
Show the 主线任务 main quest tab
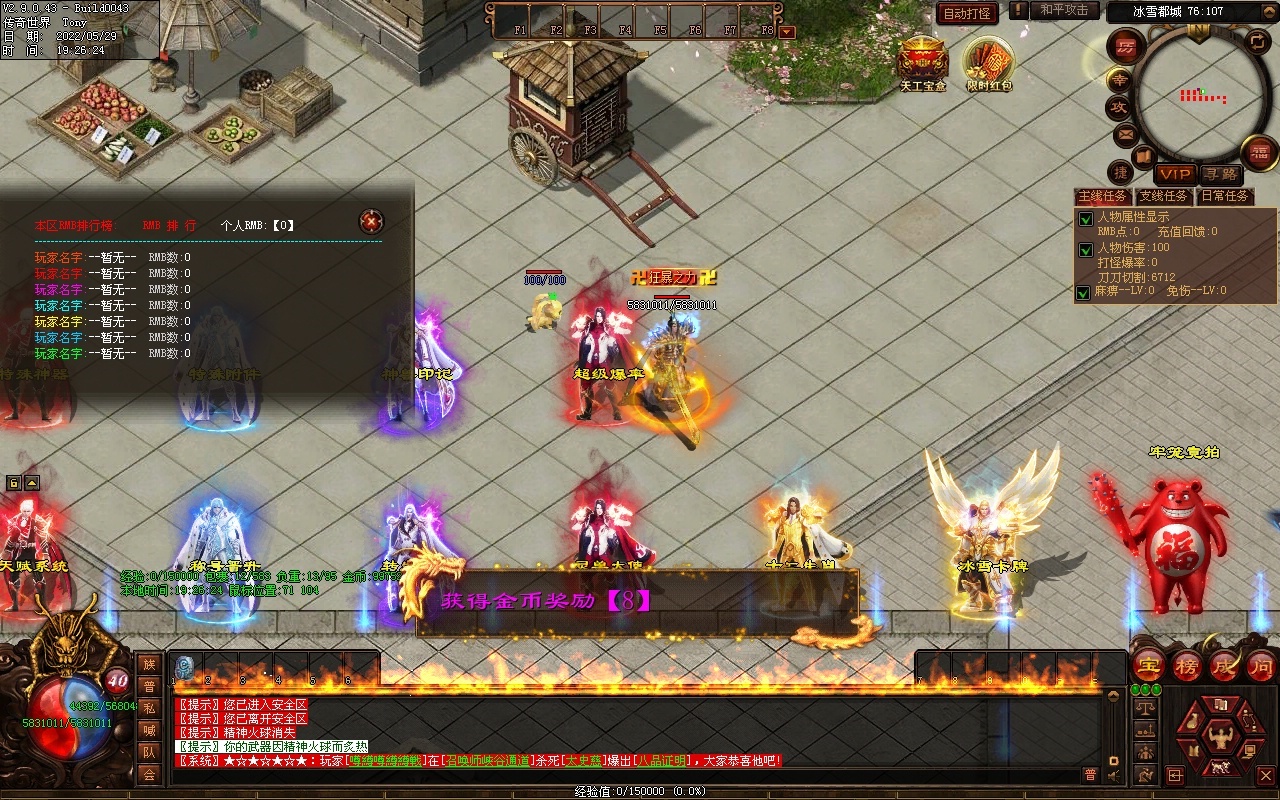(x=1103, y=196)
